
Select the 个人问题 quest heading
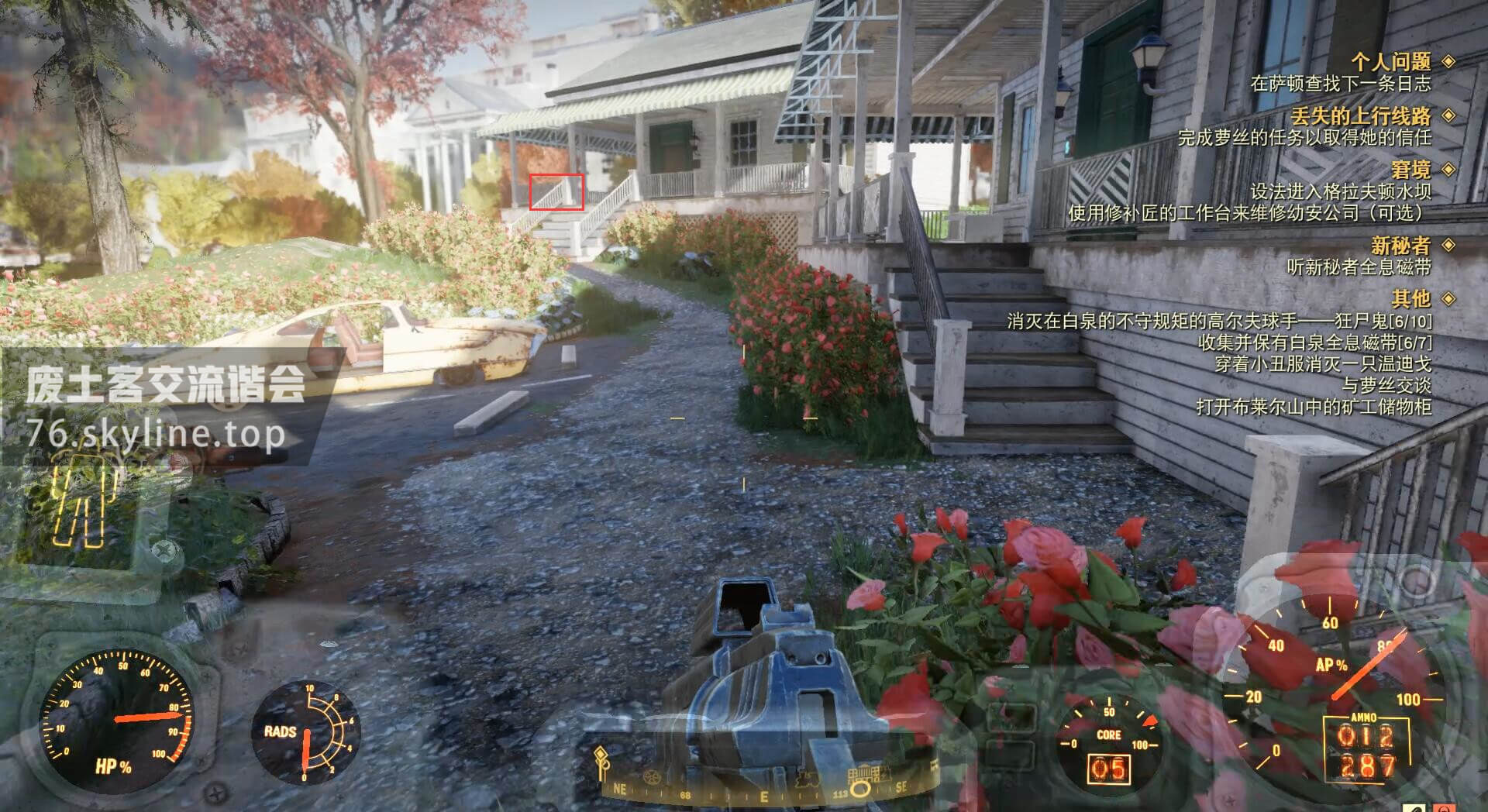point(1390,61)
